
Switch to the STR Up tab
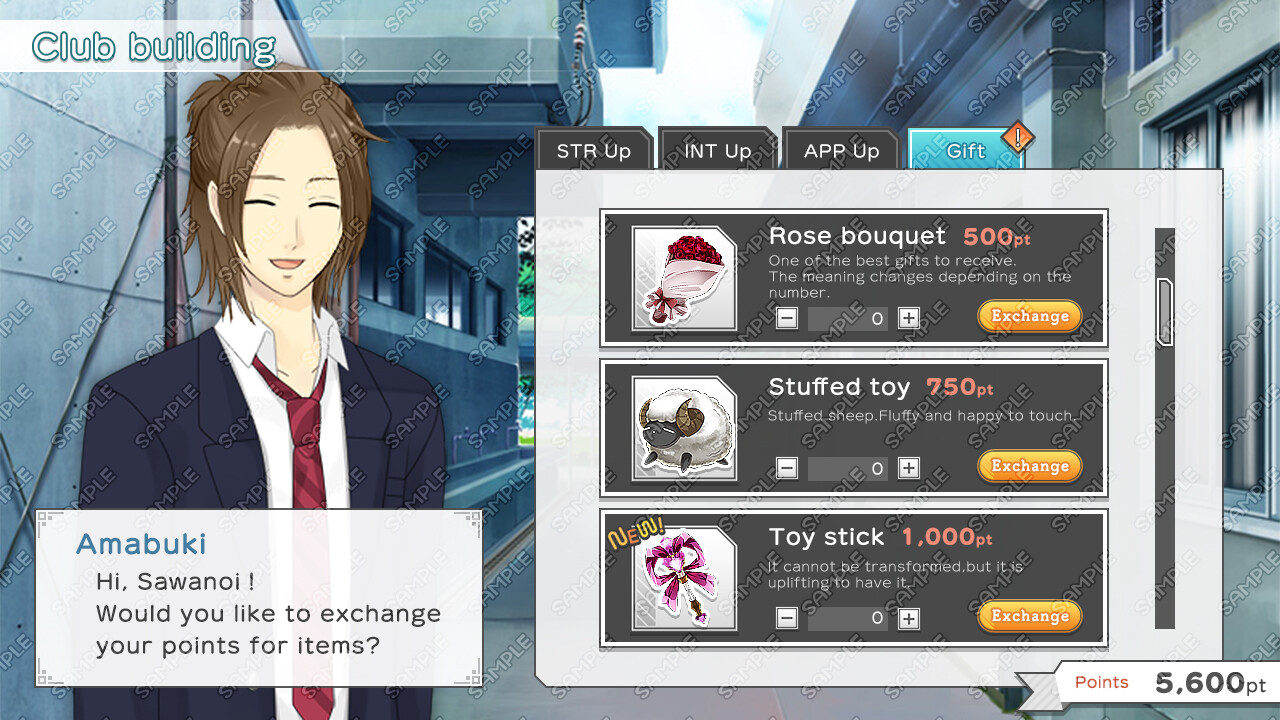[x=595, y=150]
